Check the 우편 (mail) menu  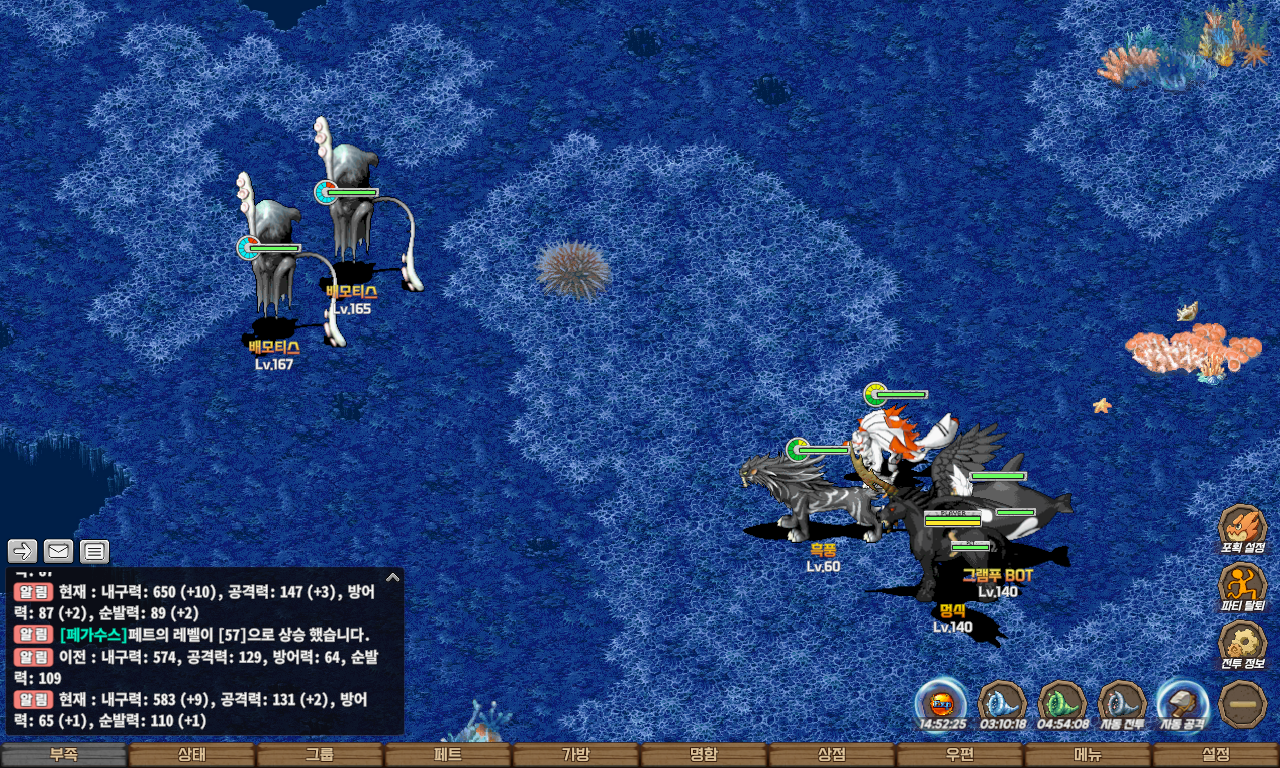pos(960,755)
